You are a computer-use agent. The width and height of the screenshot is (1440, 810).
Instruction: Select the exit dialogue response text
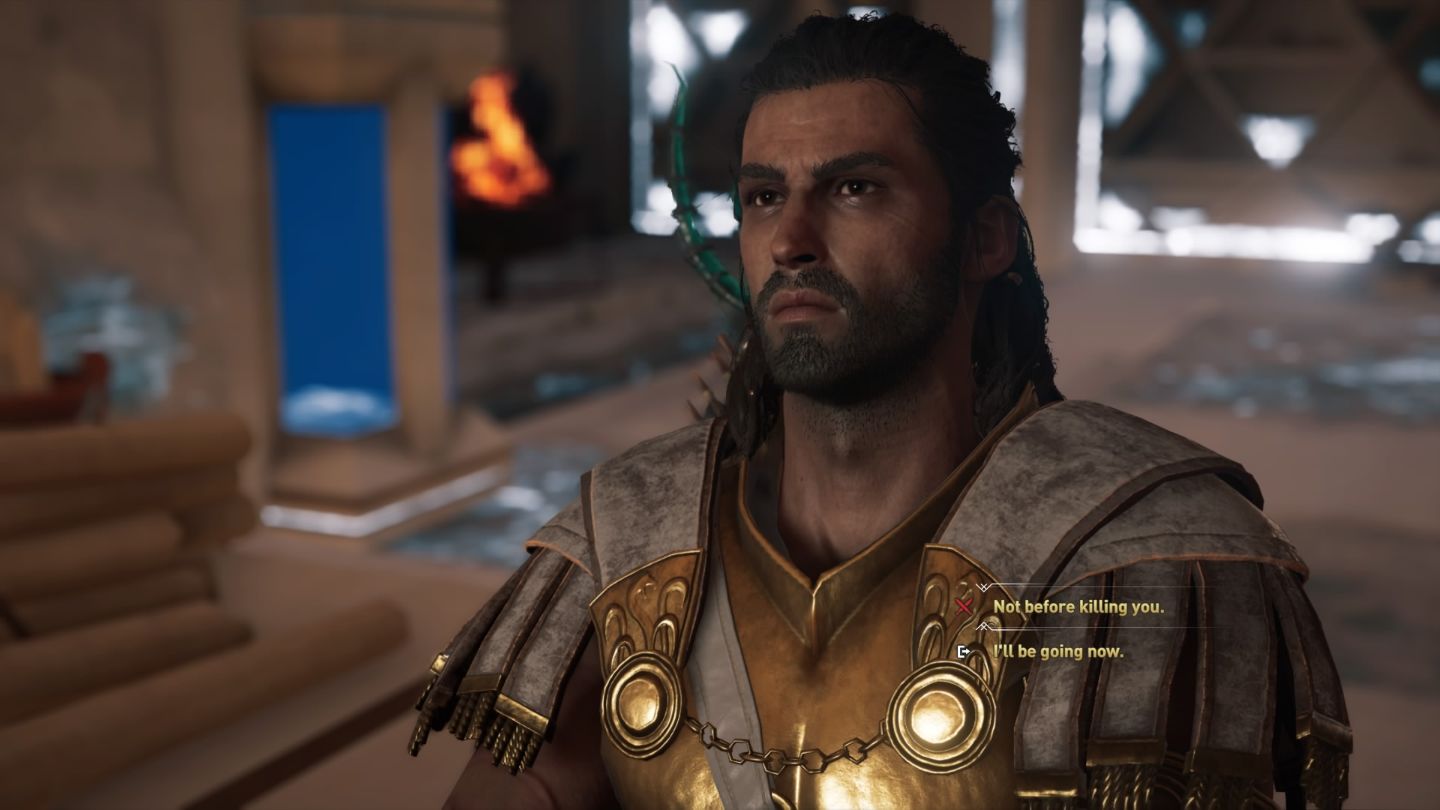coord(1058,652)
